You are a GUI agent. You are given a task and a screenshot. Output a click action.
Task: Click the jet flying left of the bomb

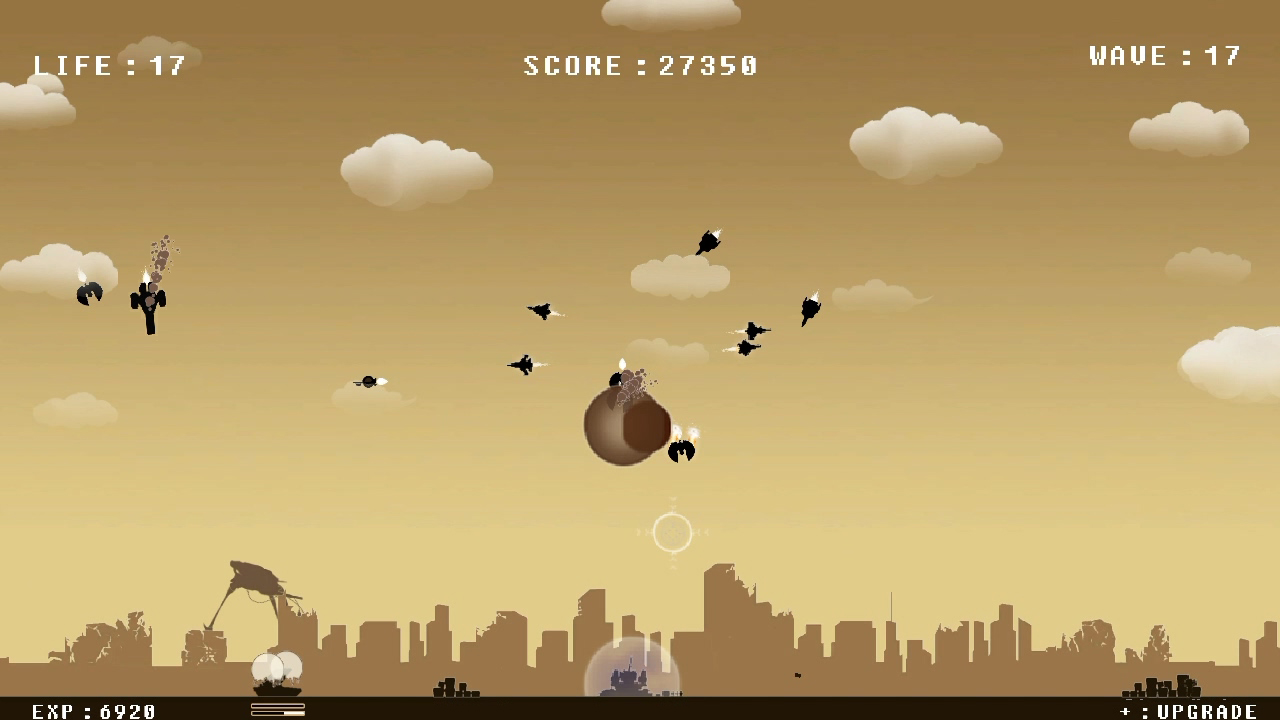click(x=525, y=364)
